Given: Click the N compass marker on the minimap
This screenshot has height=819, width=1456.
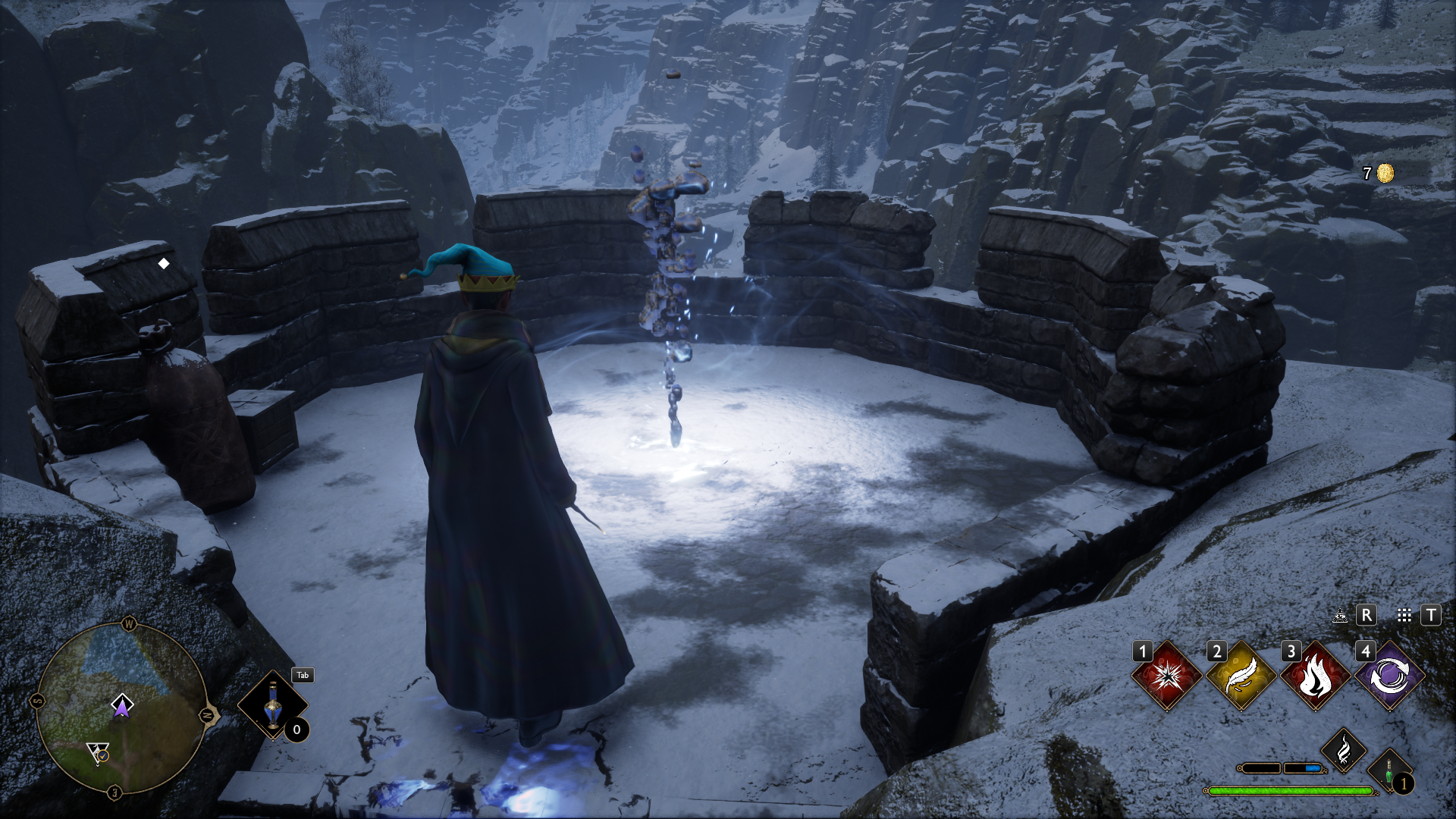Looking at the screenshot, I should [x=205, y=715].
